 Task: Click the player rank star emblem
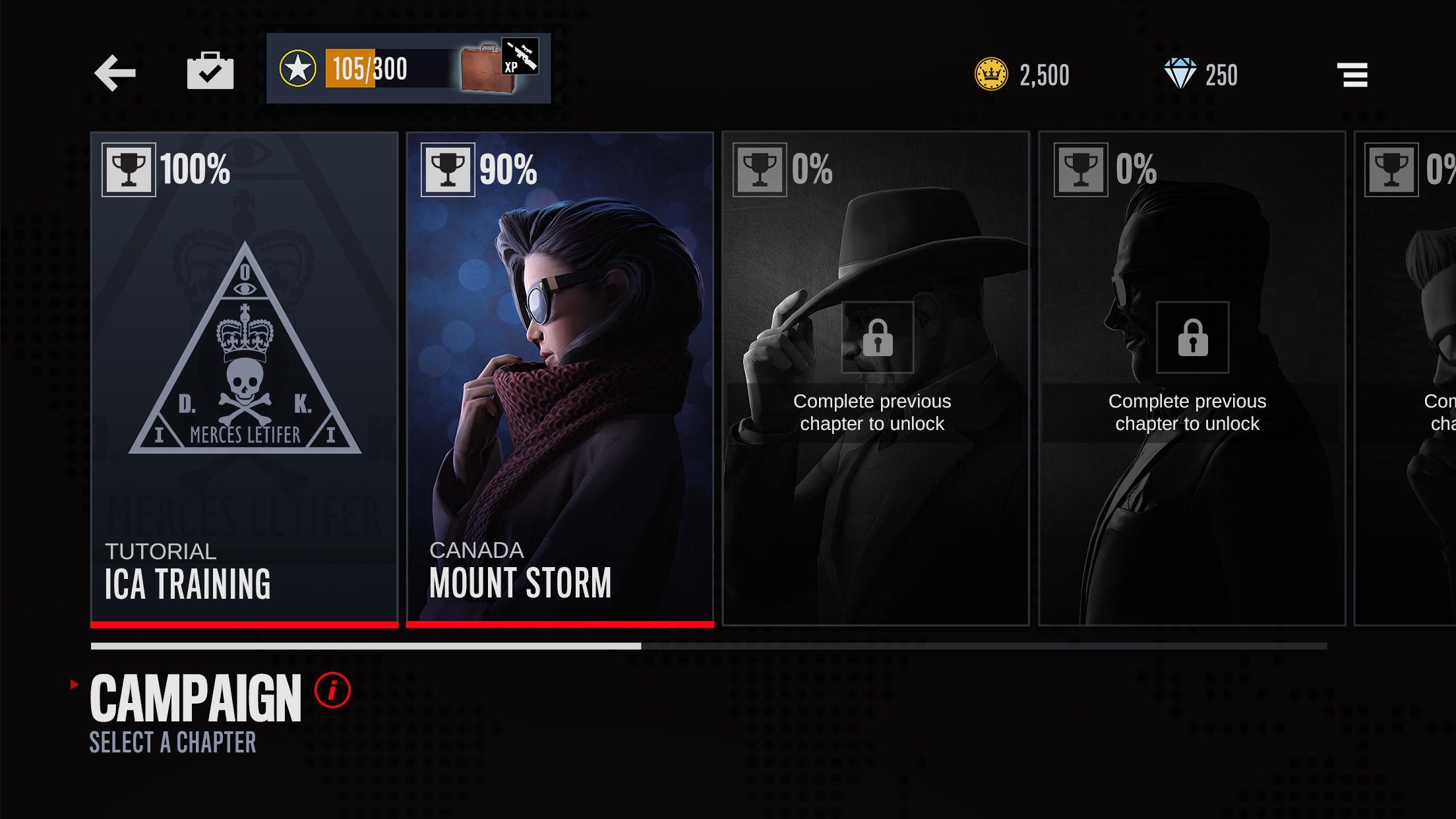[x=298, y=67]
